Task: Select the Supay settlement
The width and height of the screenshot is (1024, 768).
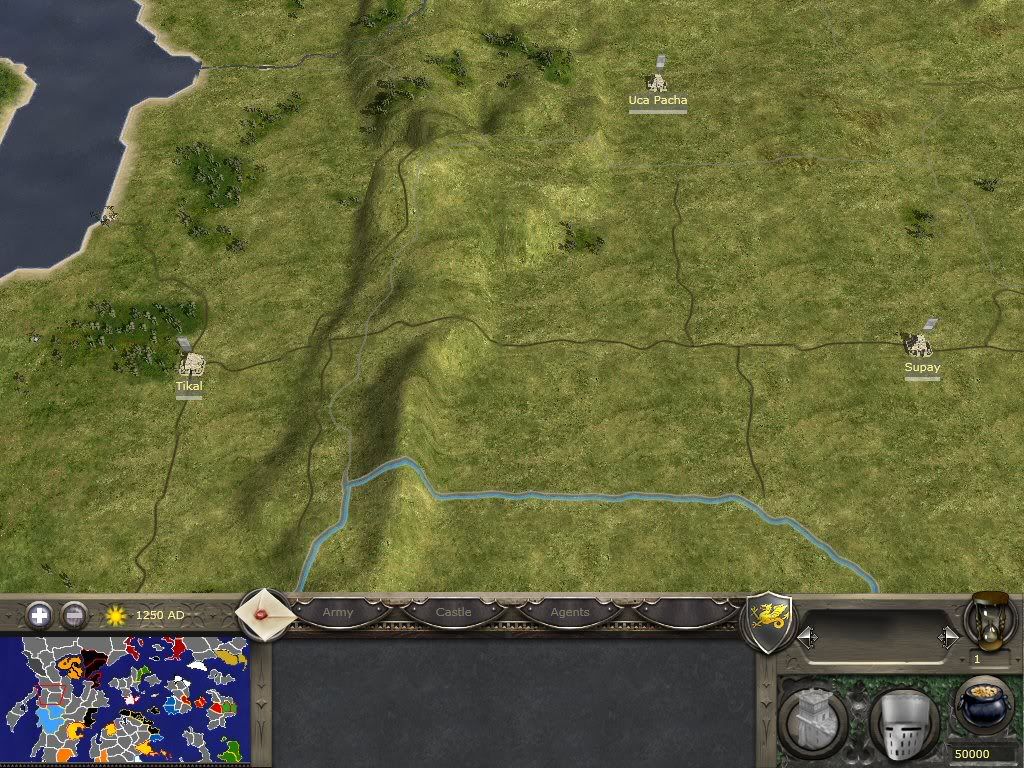Action: click(x=918, y=345)
